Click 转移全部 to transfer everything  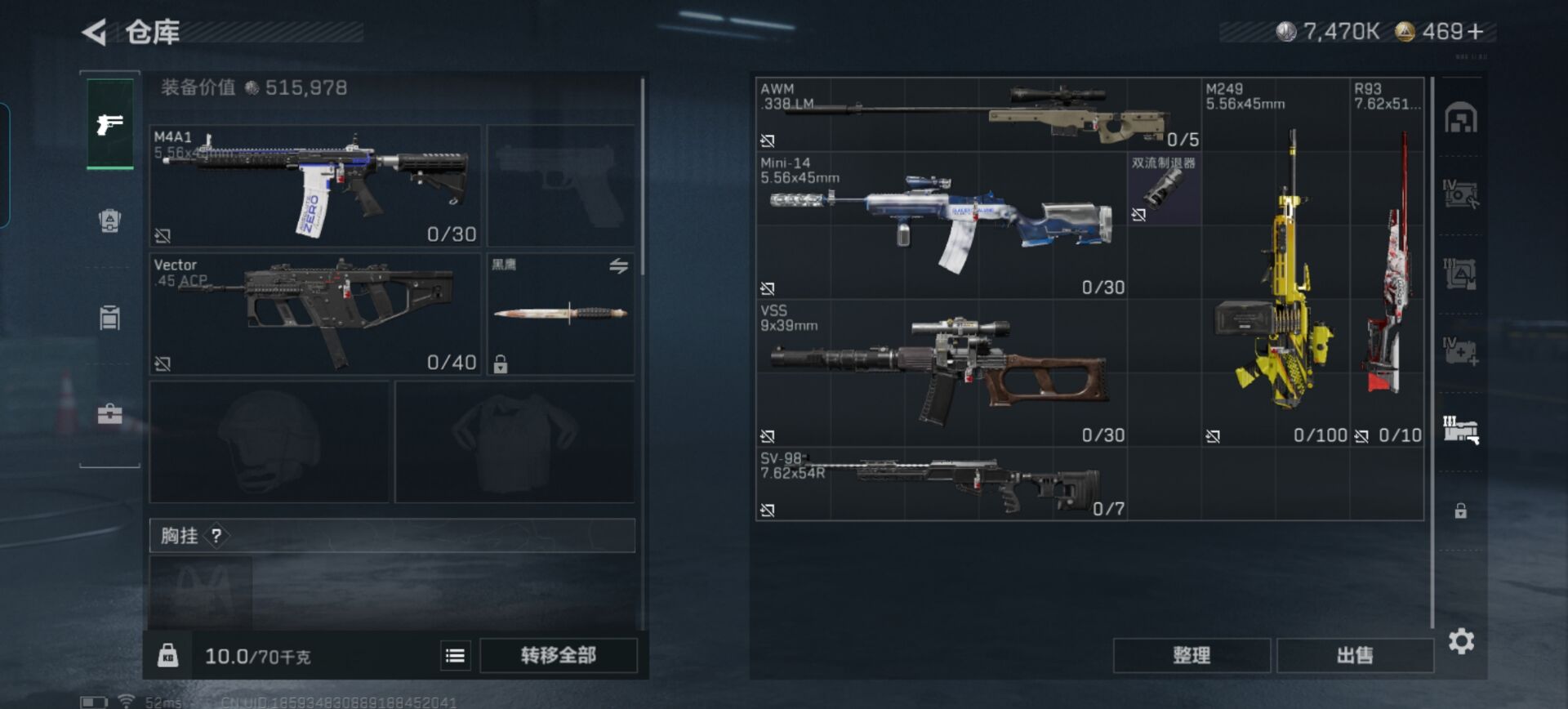pyautogui.click(x=559, y=655)
